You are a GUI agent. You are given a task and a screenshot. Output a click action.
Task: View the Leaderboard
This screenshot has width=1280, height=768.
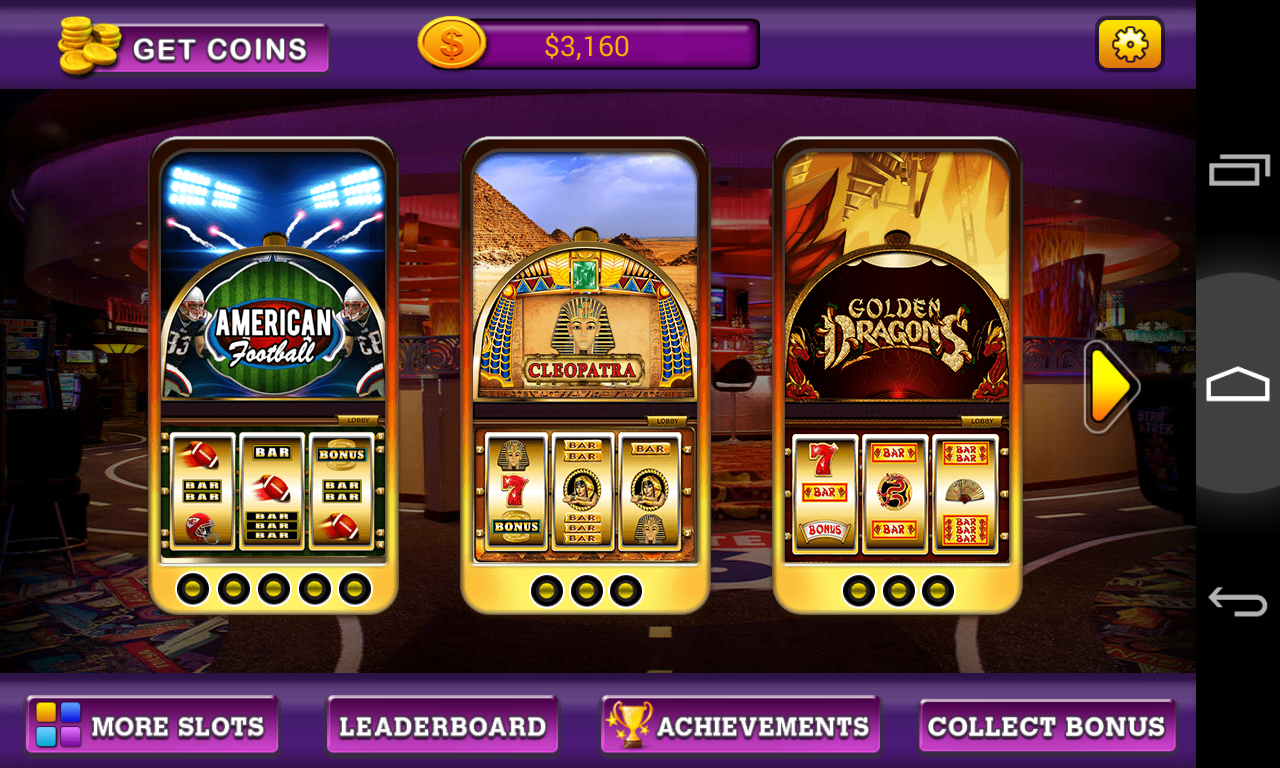click(x=442, y=725)
